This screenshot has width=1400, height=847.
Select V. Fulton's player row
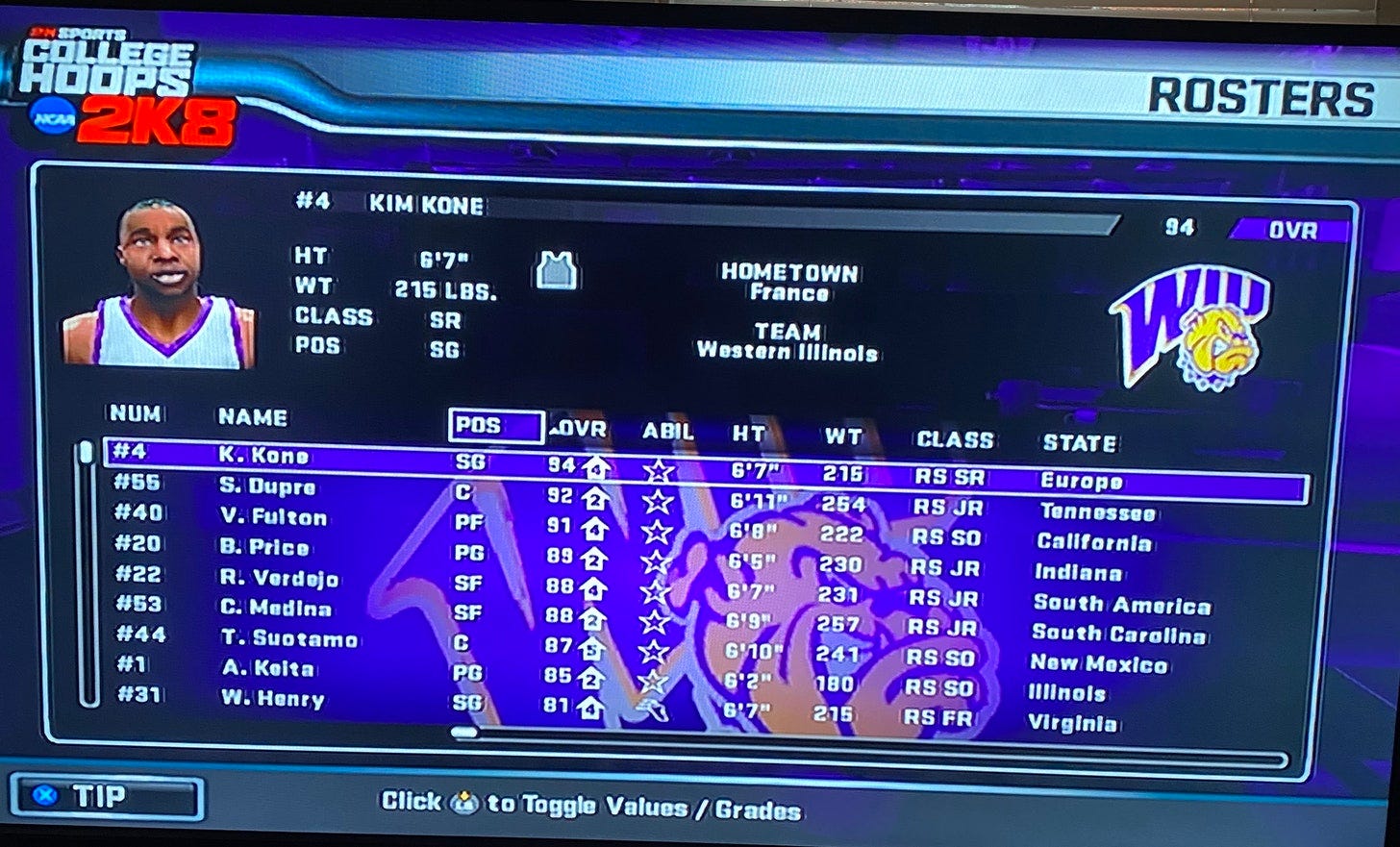tap(273, 517)
